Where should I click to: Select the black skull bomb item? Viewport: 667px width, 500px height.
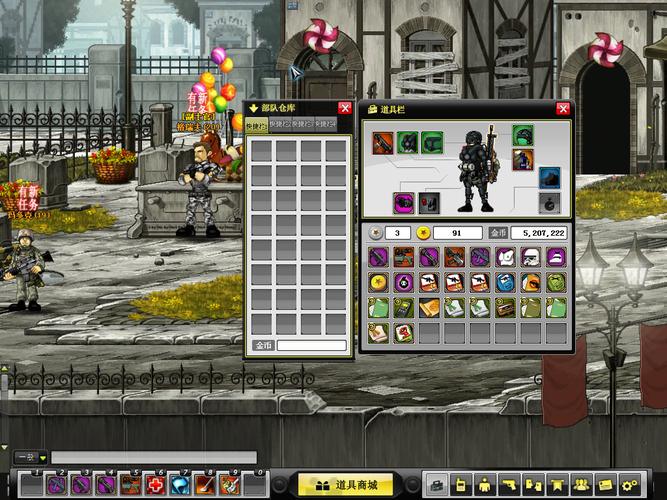(x=403, y=283)
